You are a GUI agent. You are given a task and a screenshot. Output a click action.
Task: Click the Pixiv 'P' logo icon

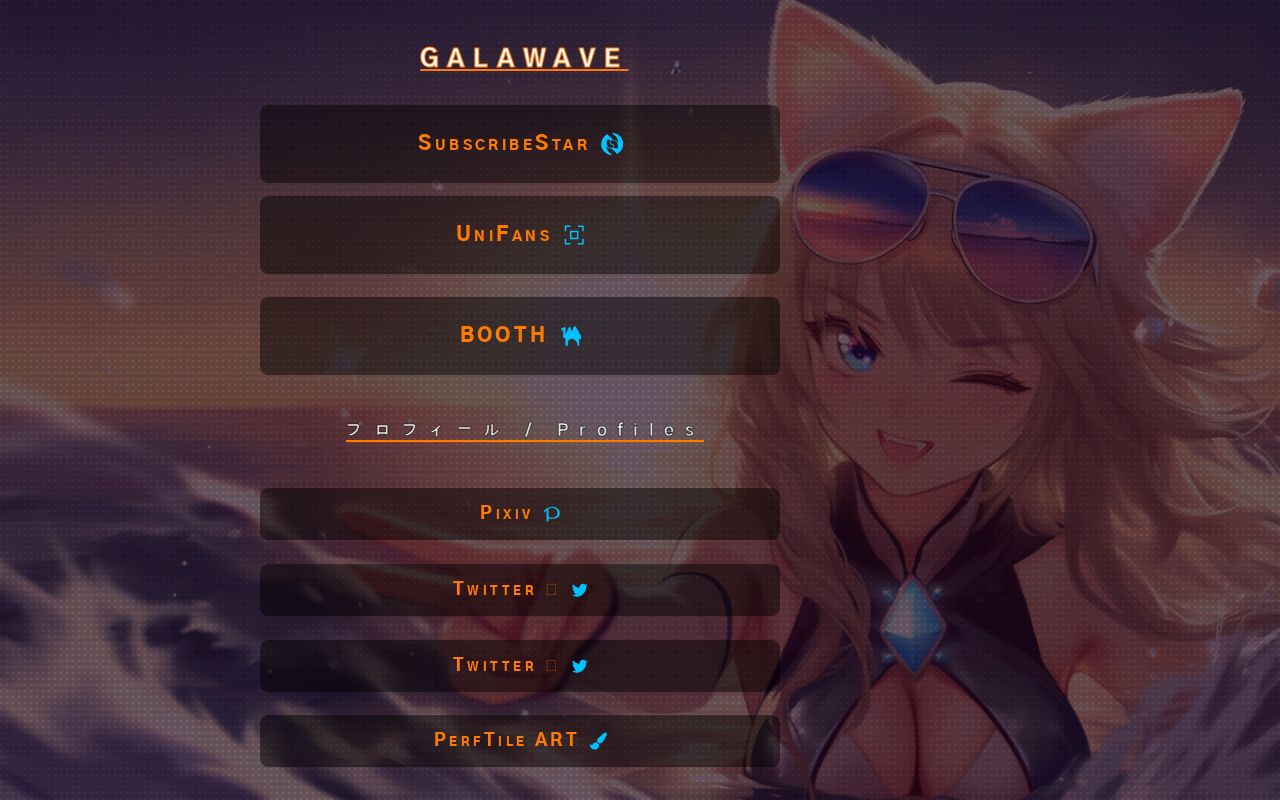[551, 512]
